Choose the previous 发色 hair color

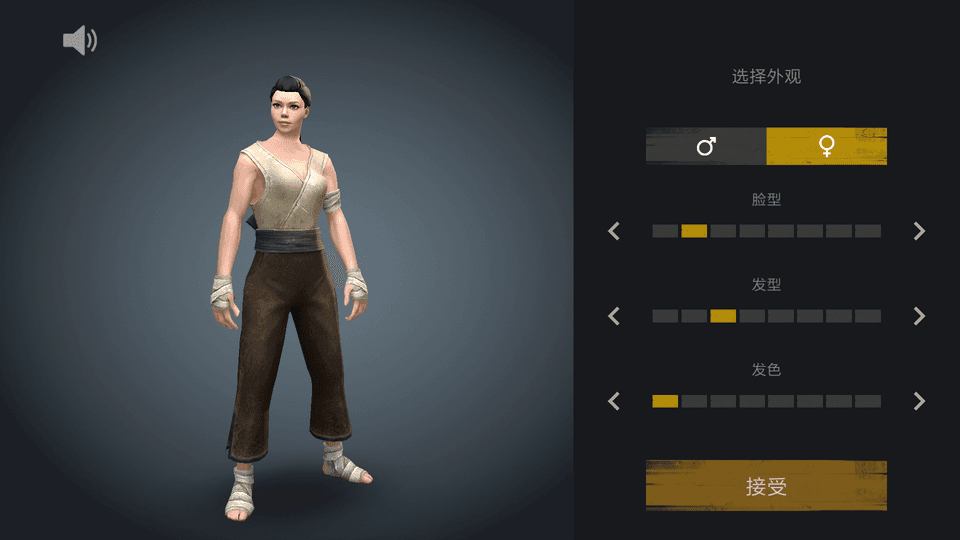614,401
